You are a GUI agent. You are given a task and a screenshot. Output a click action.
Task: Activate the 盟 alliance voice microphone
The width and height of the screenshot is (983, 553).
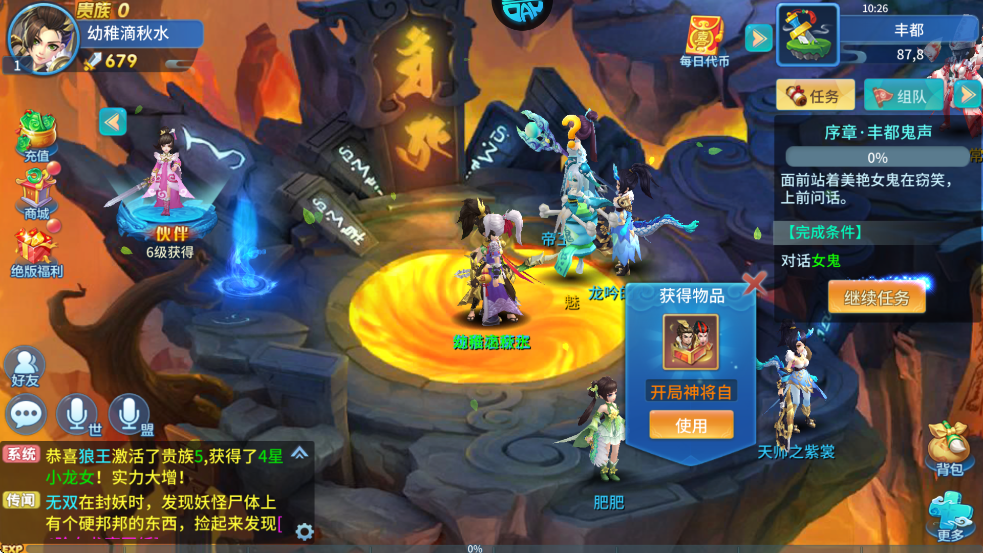click(x=129, y=413)
